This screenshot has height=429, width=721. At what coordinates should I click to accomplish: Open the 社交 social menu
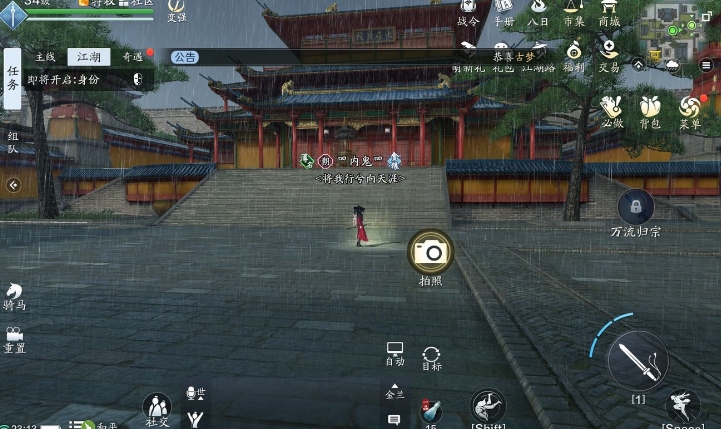pos(157,408)
